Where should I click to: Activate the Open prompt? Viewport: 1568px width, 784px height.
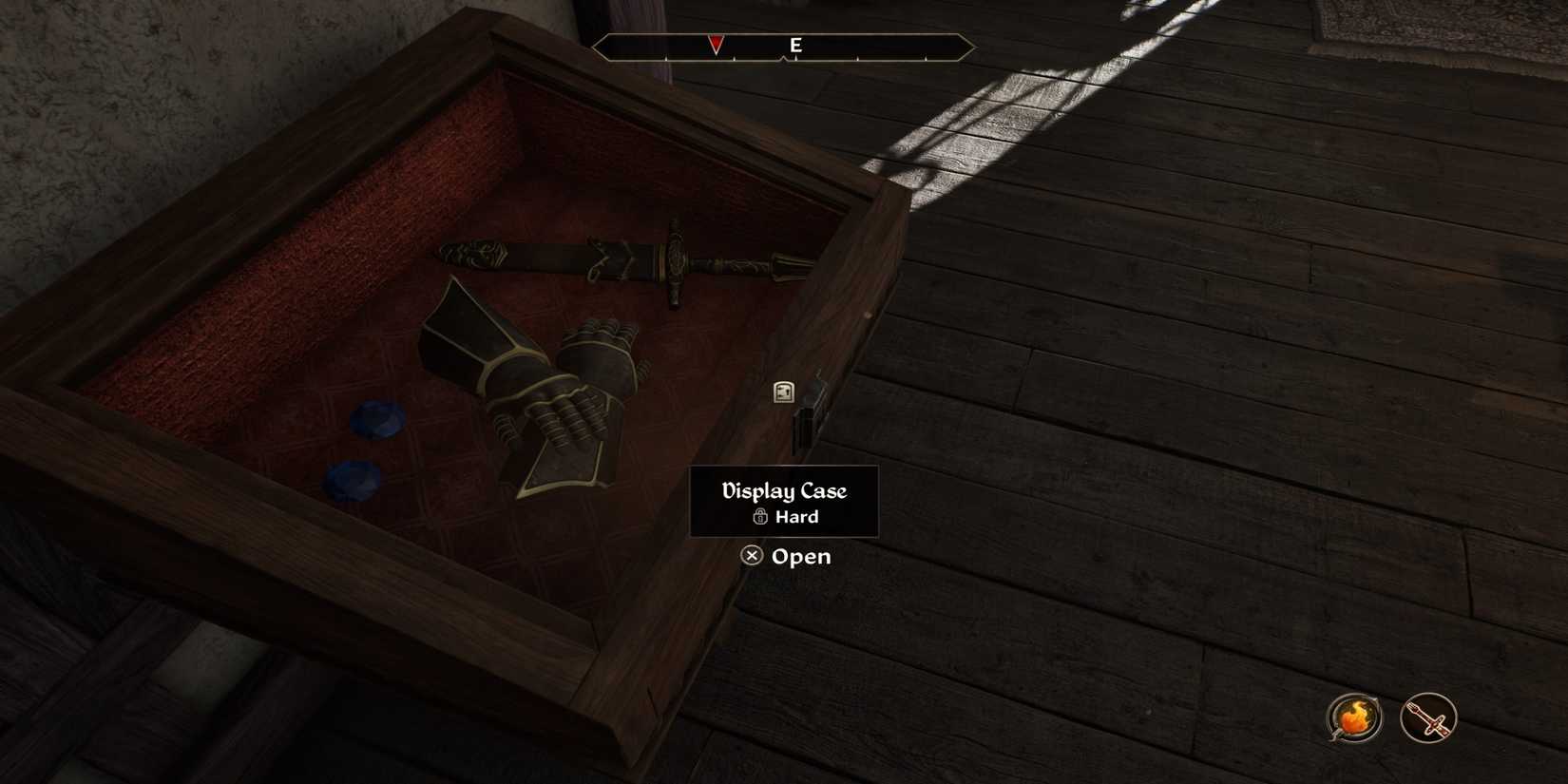(x=801, y=556)
